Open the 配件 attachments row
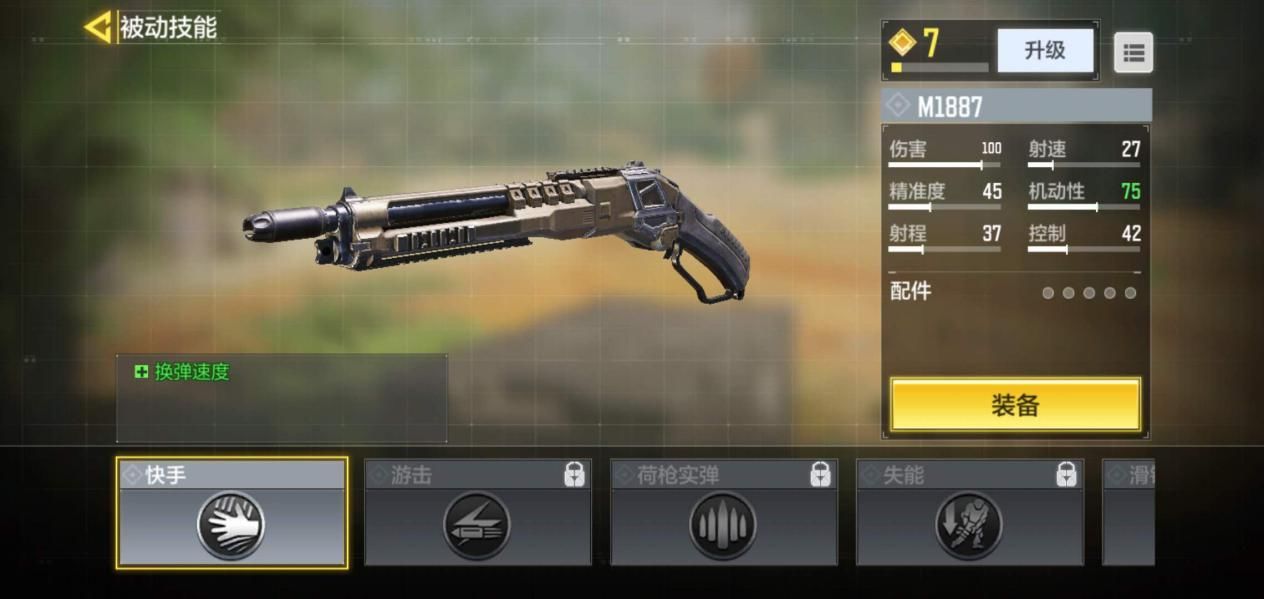The height and width of the screenshot is (599, 1264). click(1014, 292)
